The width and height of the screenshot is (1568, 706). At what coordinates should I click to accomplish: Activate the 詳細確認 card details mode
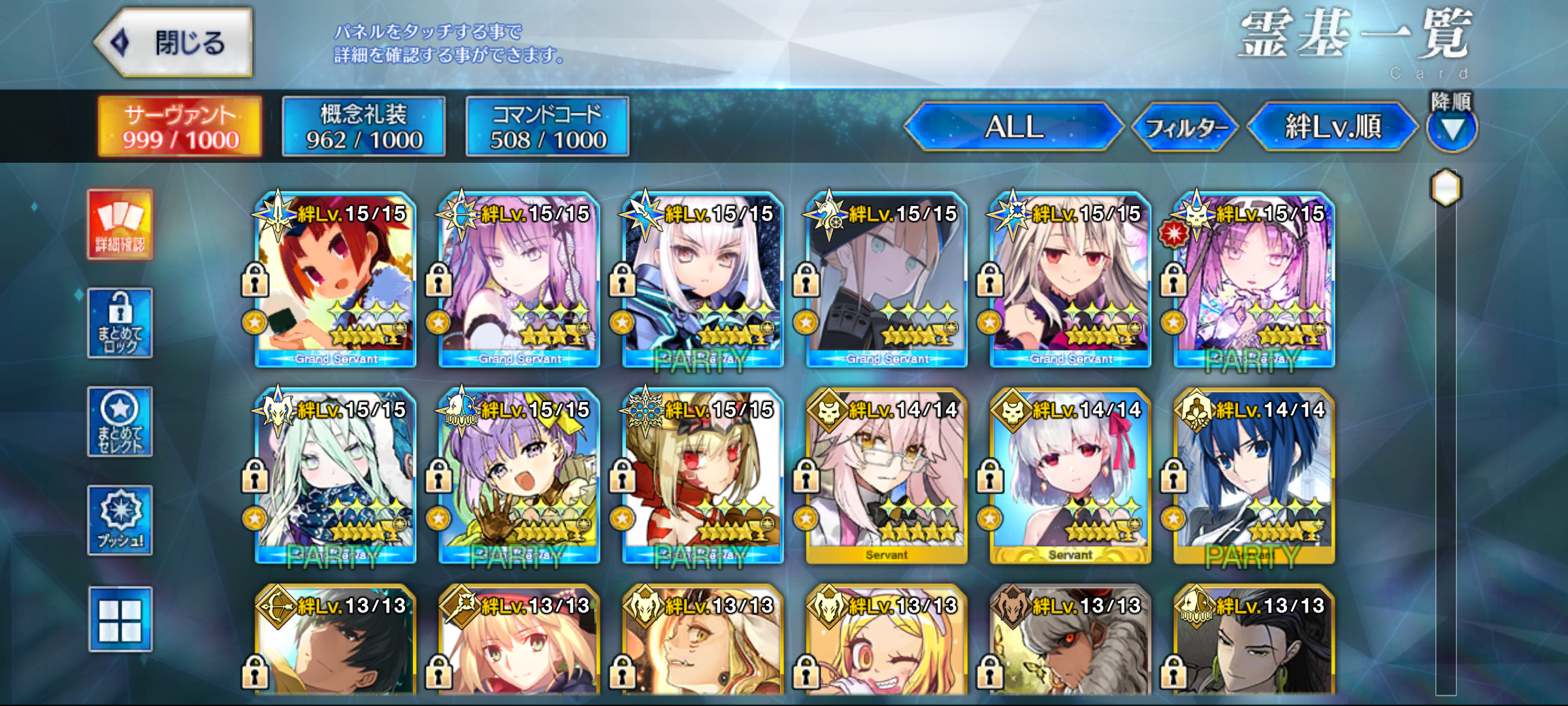pyautogui.click(x=120, y=225)
